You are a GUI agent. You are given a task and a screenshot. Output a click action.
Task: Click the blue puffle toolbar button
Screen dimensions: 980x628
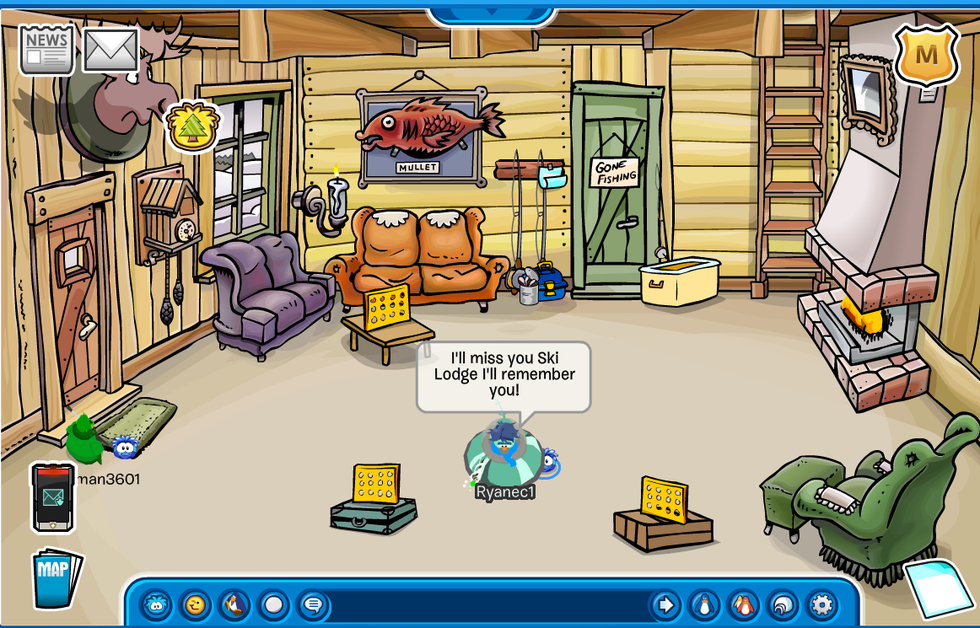(156, 605)
